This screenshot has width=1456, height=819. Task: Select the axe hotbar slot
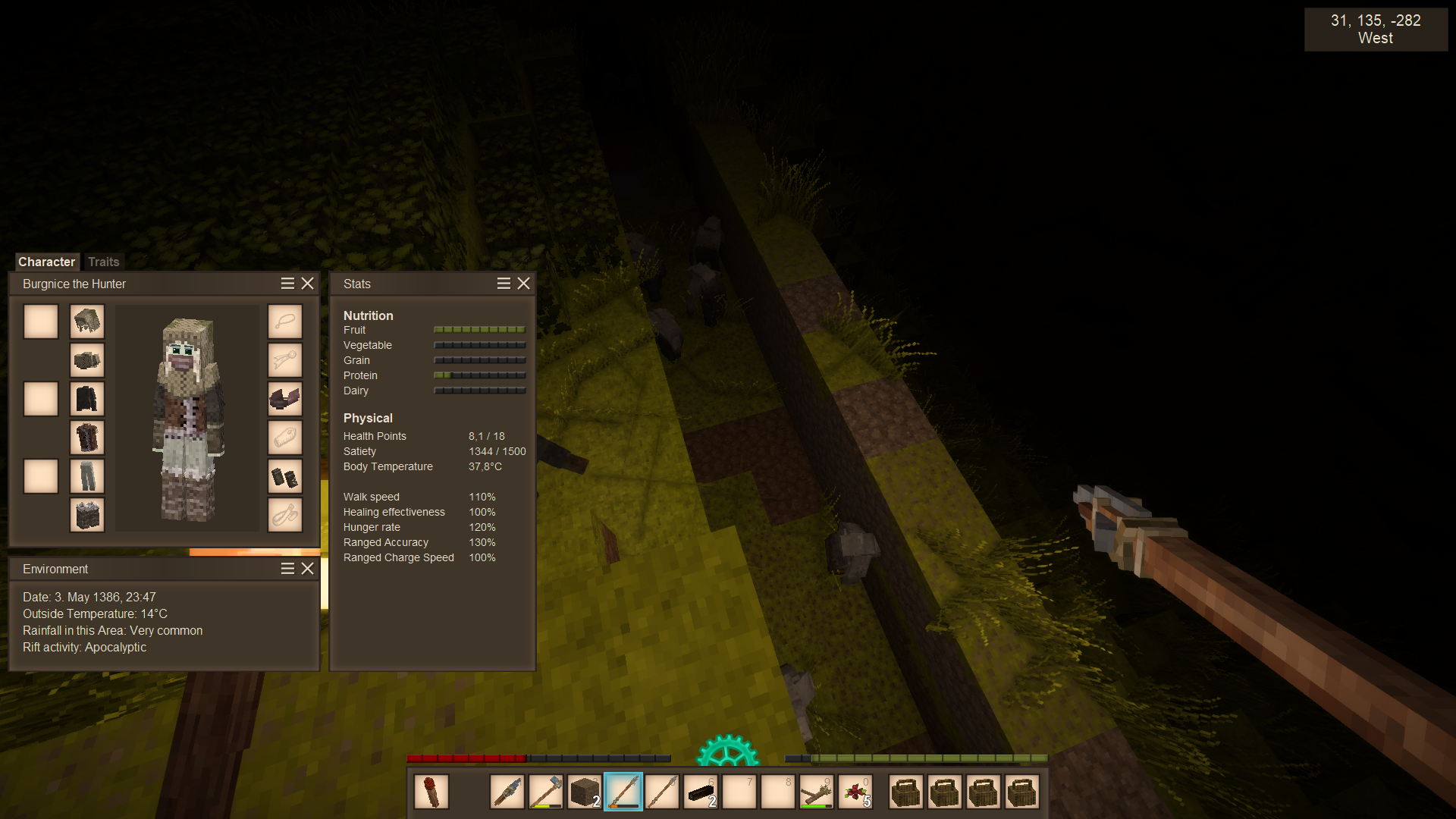click(x=546, y=792)
